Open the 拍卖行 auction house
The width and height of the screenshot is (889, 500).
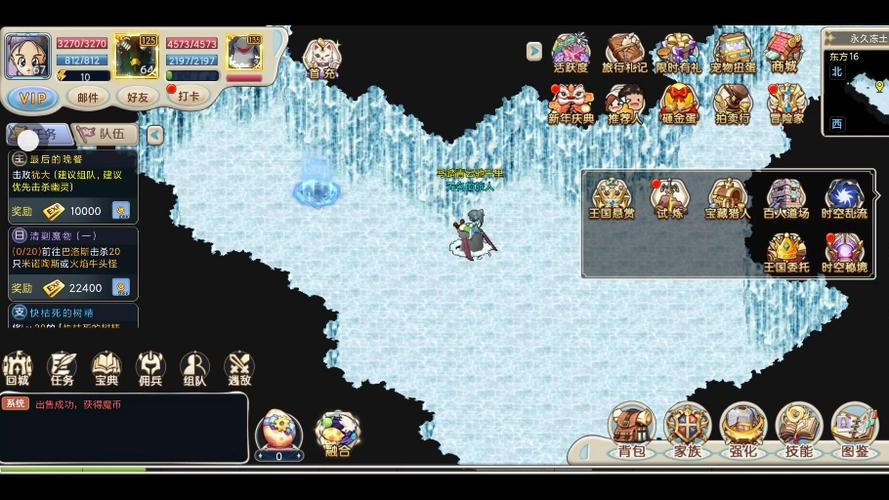[x=732, y=103]
